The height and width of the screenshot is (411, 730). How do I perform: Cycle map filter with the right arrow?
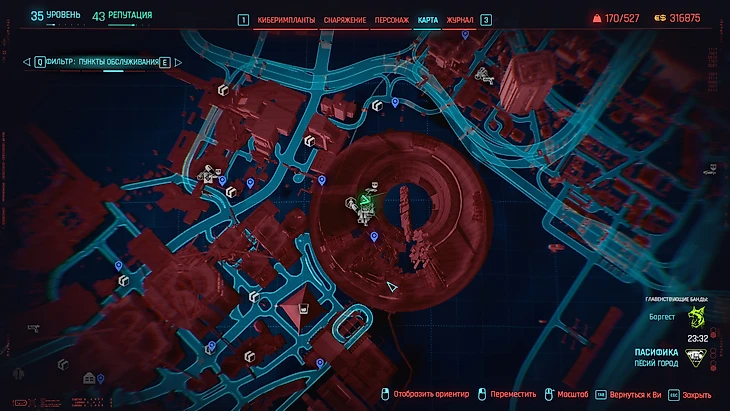(178, 62)
